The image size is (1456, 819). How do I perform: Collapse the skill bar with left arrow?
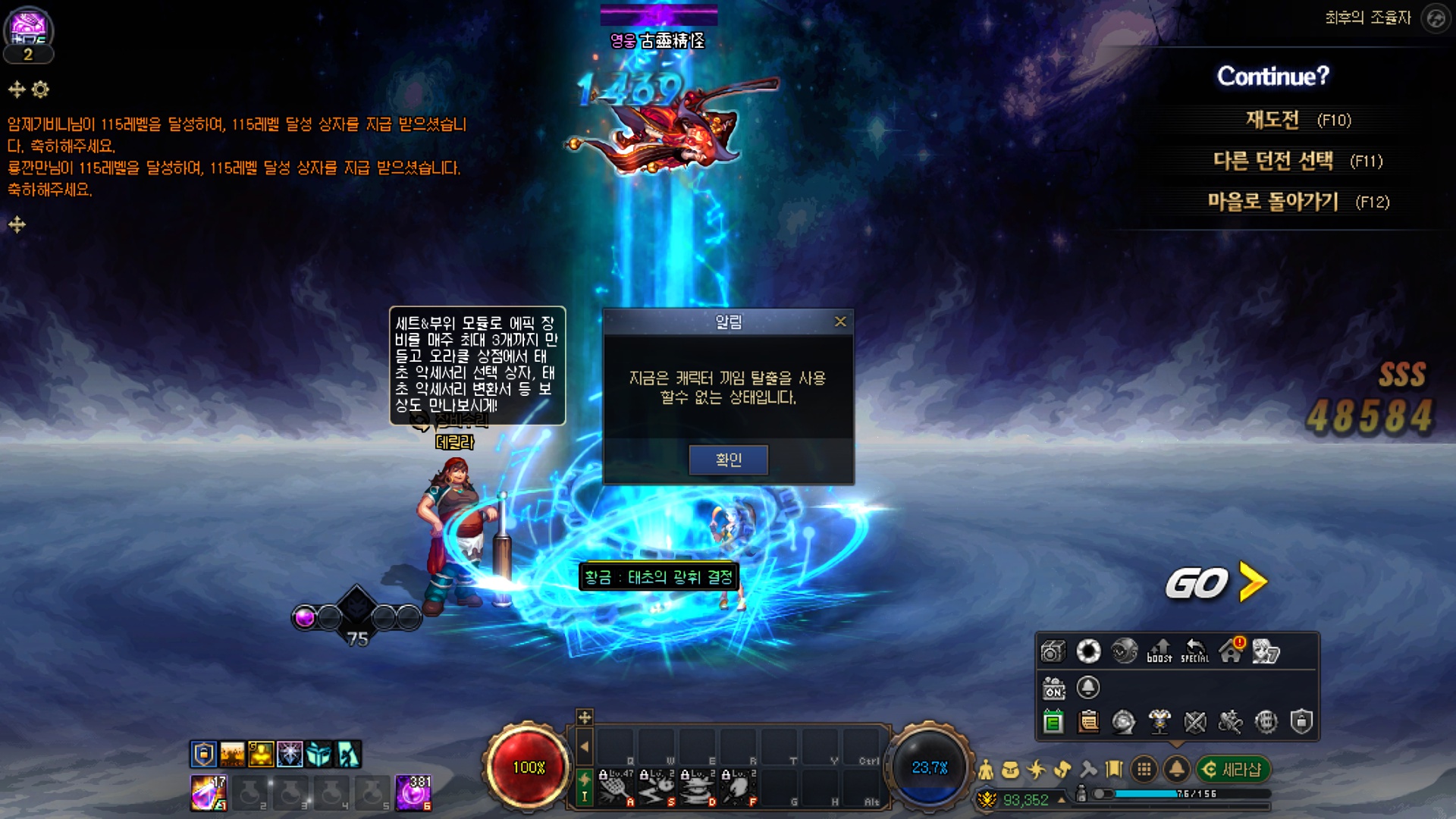click(584, 747)
